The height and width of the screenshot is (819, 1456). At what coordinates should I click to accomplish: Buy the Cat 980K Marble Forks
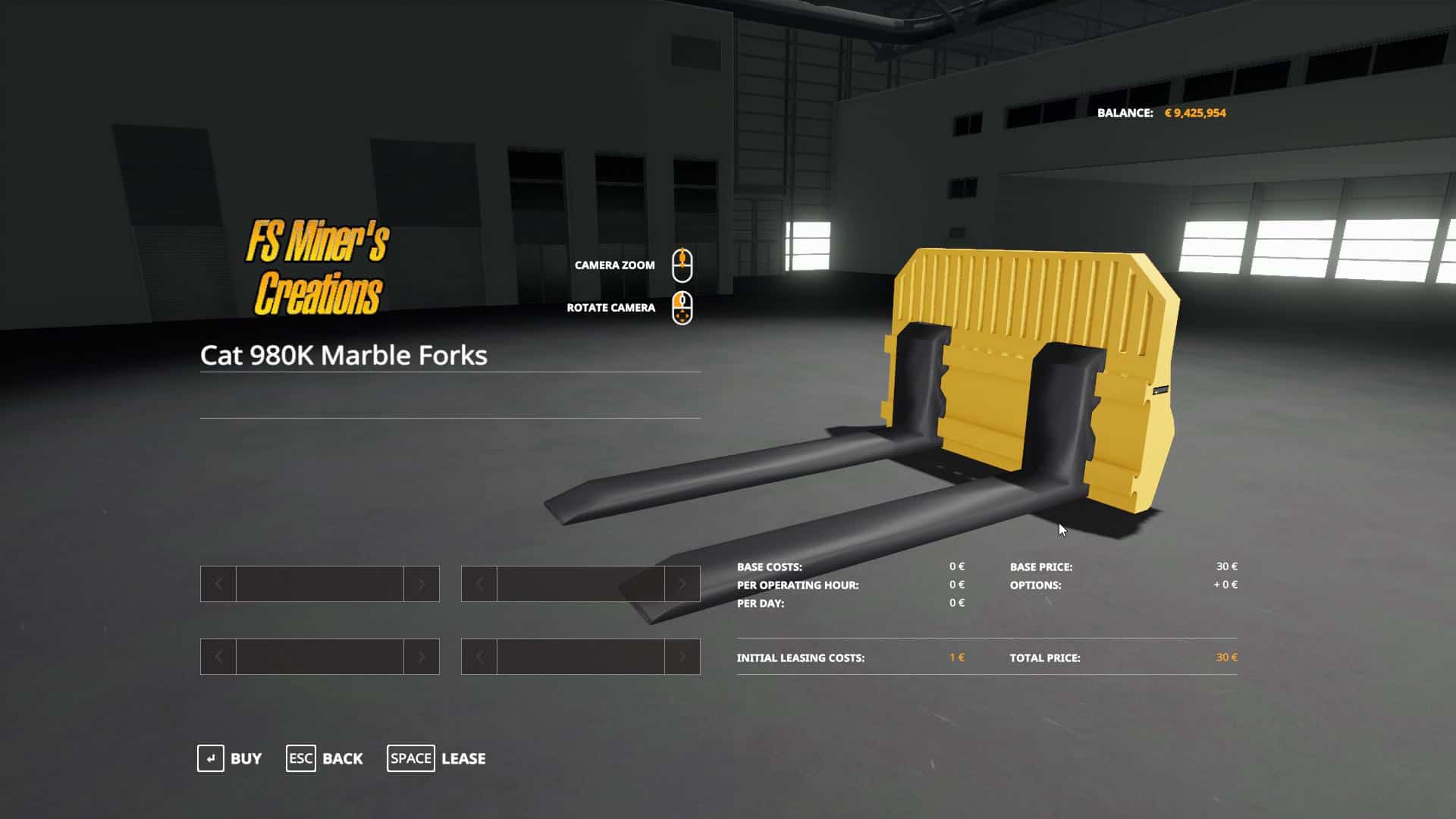coord(230,758)
